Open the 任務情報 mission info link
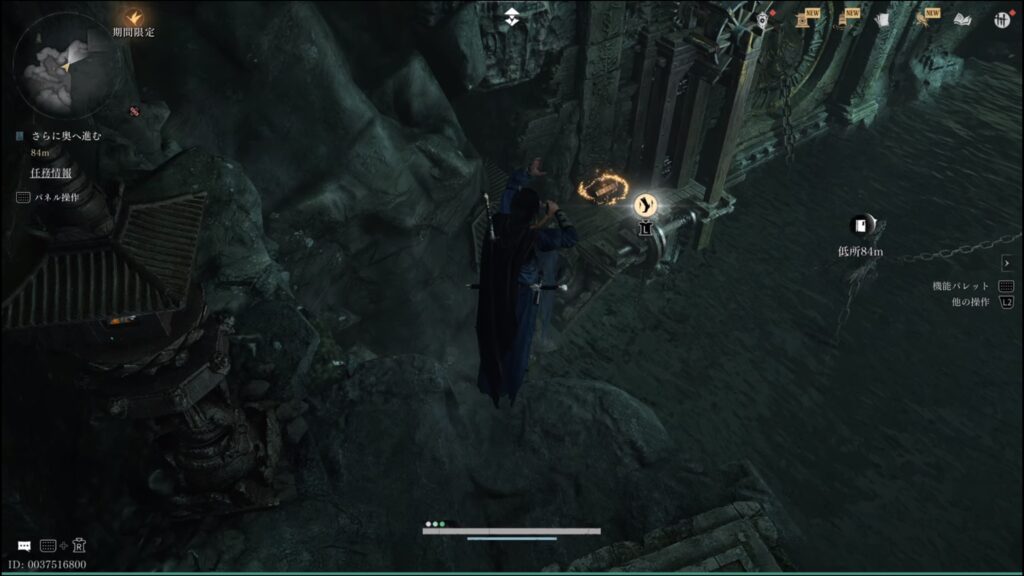 [x=50, y=173]
